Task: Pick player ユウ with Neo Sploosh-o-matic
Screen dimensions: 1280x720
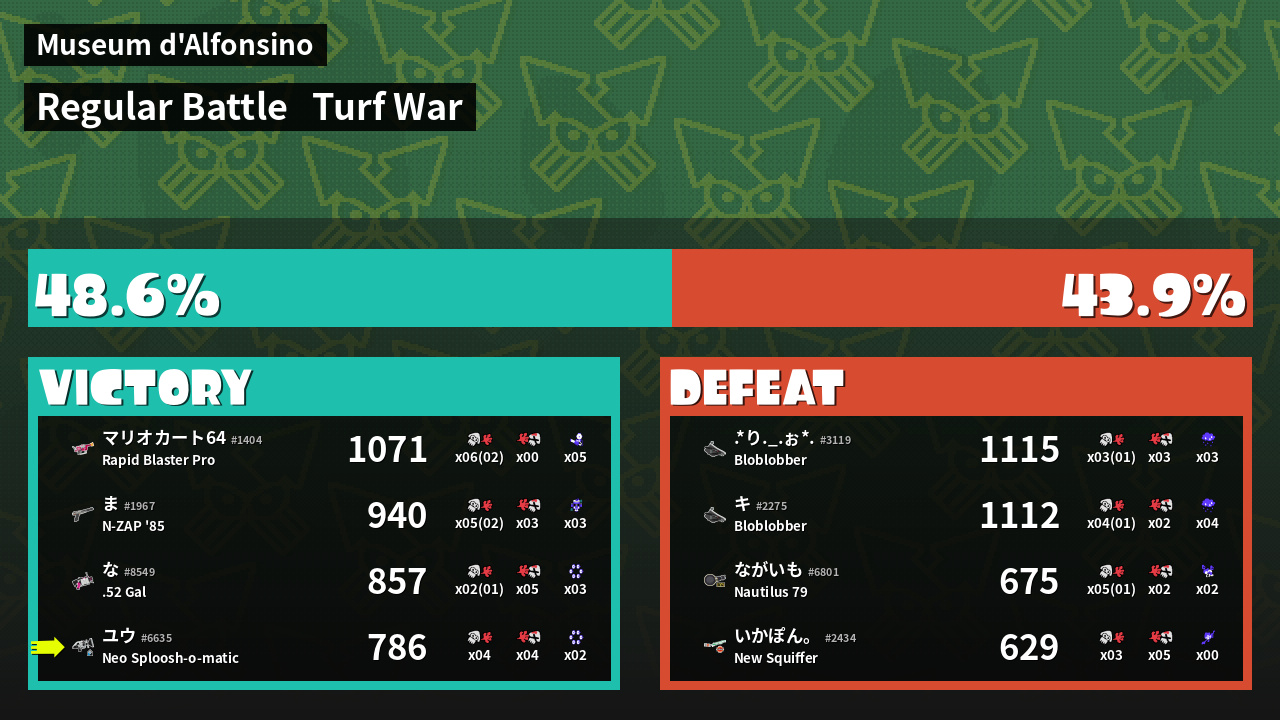Action: (x=324, y=647)
